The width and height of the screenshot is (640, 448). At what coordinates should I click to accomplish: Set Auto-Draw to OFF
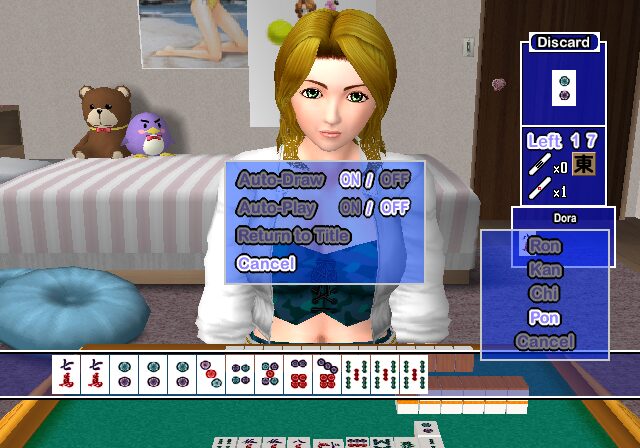click(394, 180)
